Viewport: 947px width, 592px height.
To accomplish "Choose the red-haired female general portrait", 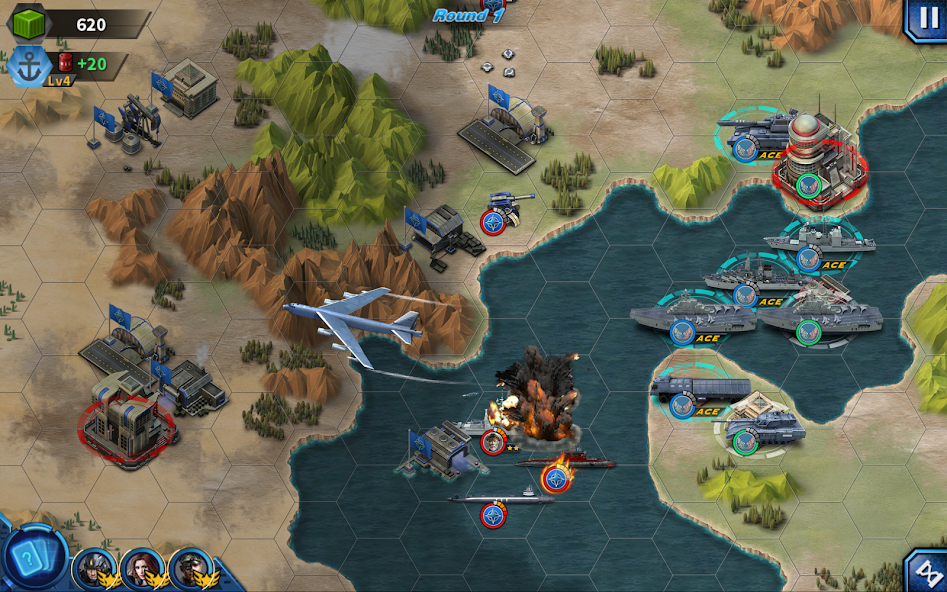I will pyautogui.click(x=141, y=568).
